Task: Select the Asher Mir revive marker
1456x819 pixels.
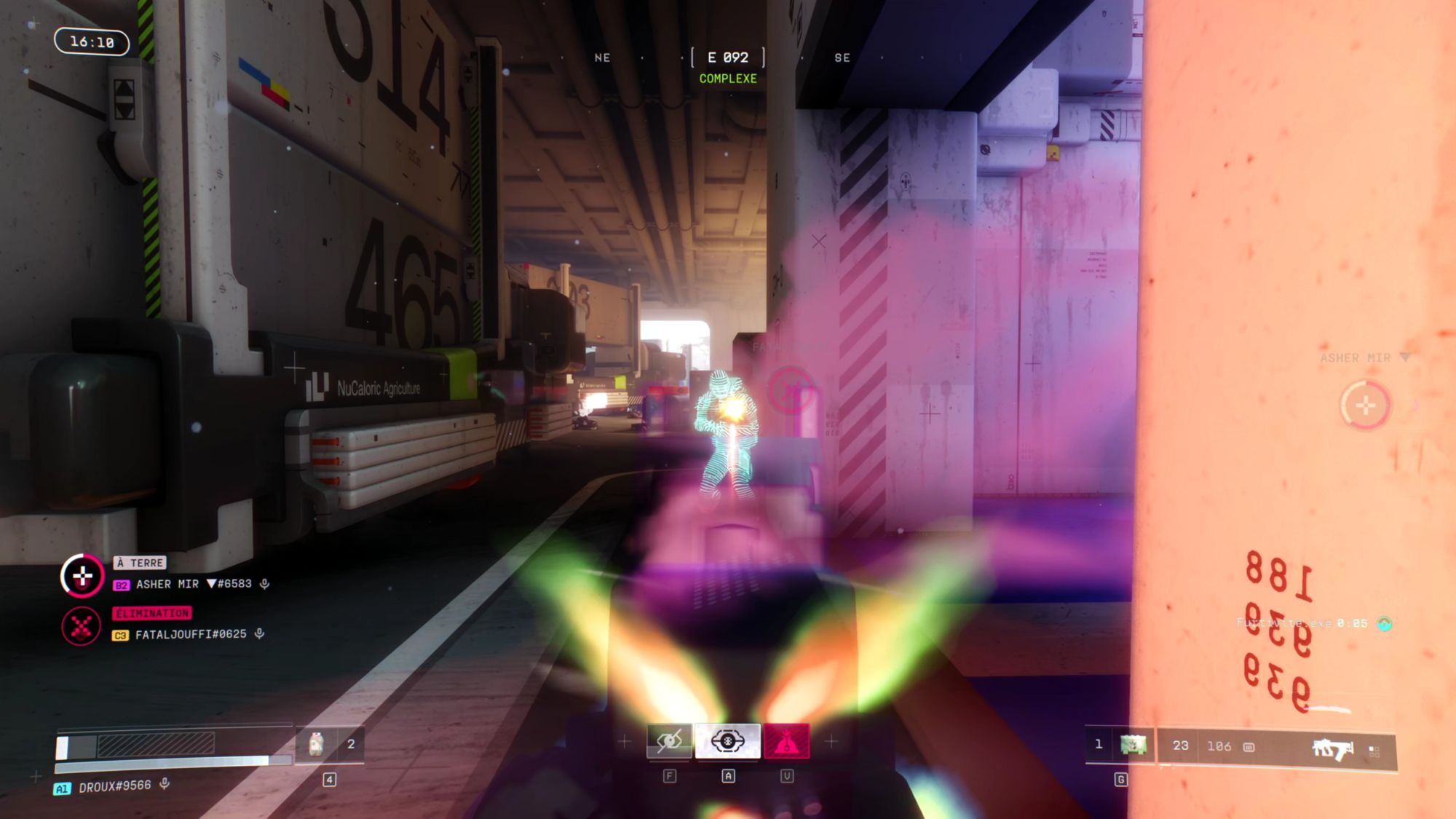Action: click(x=1365, y=405)
